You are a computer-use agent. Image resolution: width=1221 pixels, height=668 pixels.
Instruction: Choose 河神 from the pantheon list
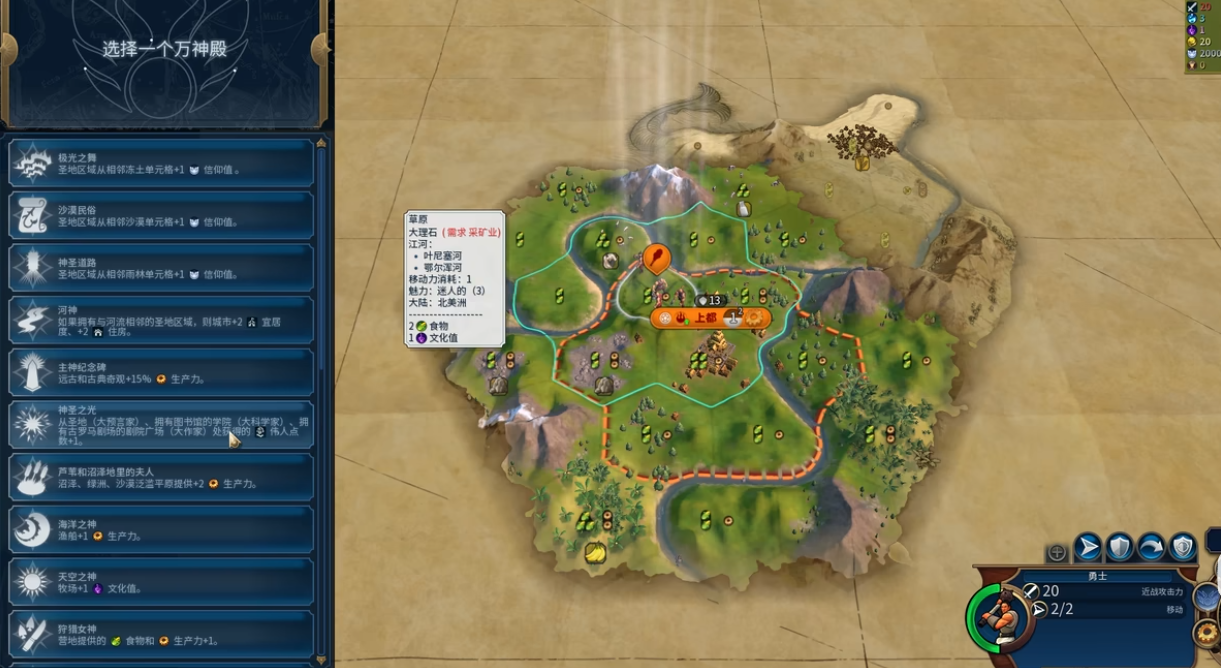(160, 320)
